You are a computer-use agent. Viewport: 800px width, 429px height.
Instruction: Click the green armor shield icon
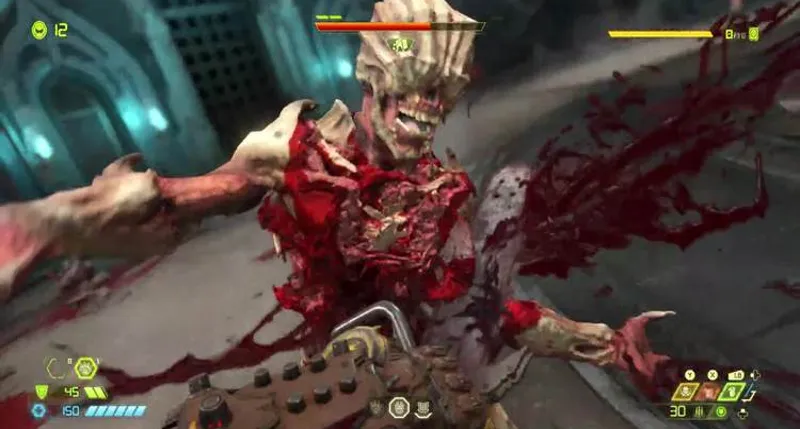point(41,392)
